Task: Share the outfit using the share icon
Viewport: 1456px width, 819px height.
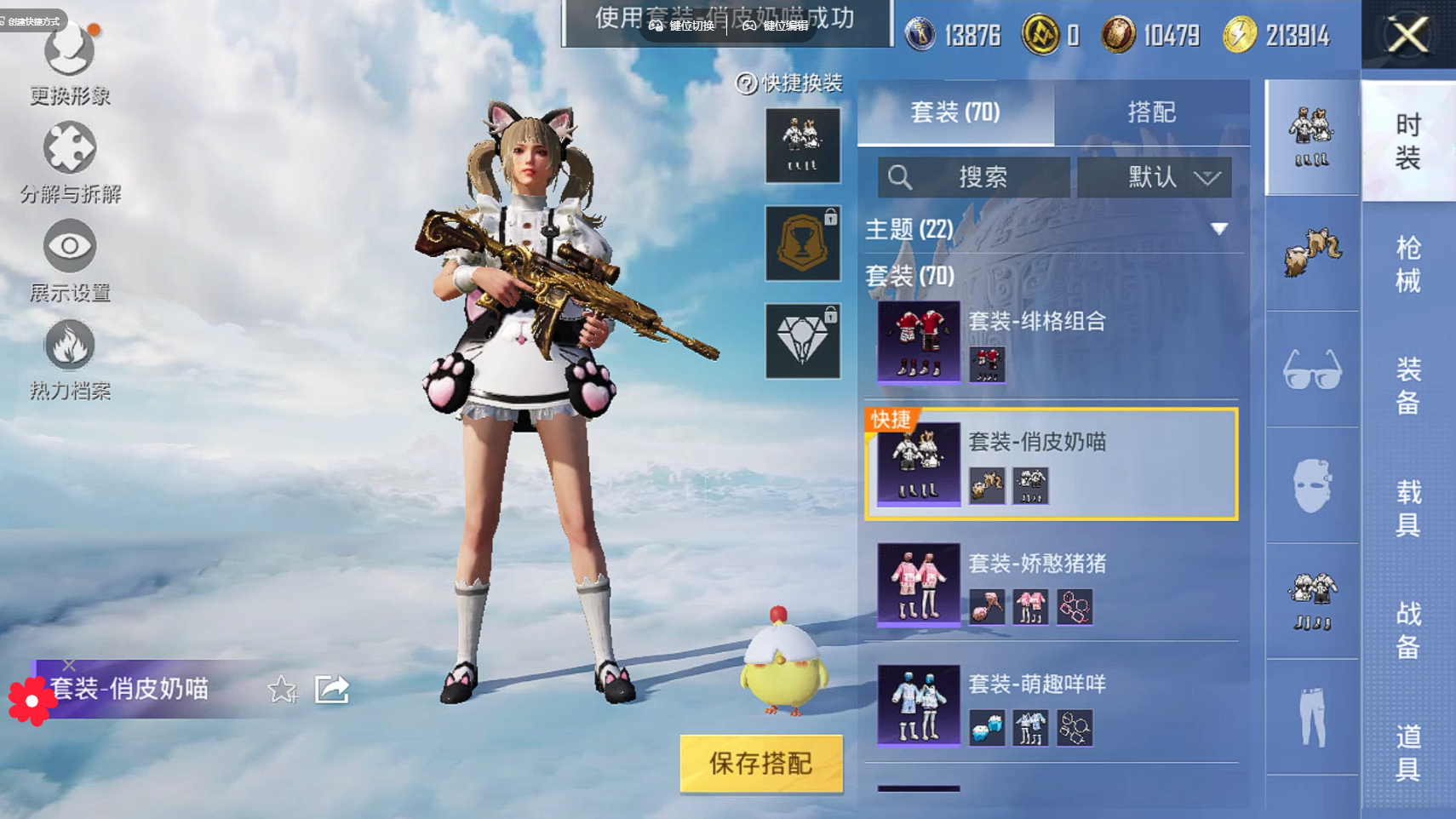Action: point(332,689)
